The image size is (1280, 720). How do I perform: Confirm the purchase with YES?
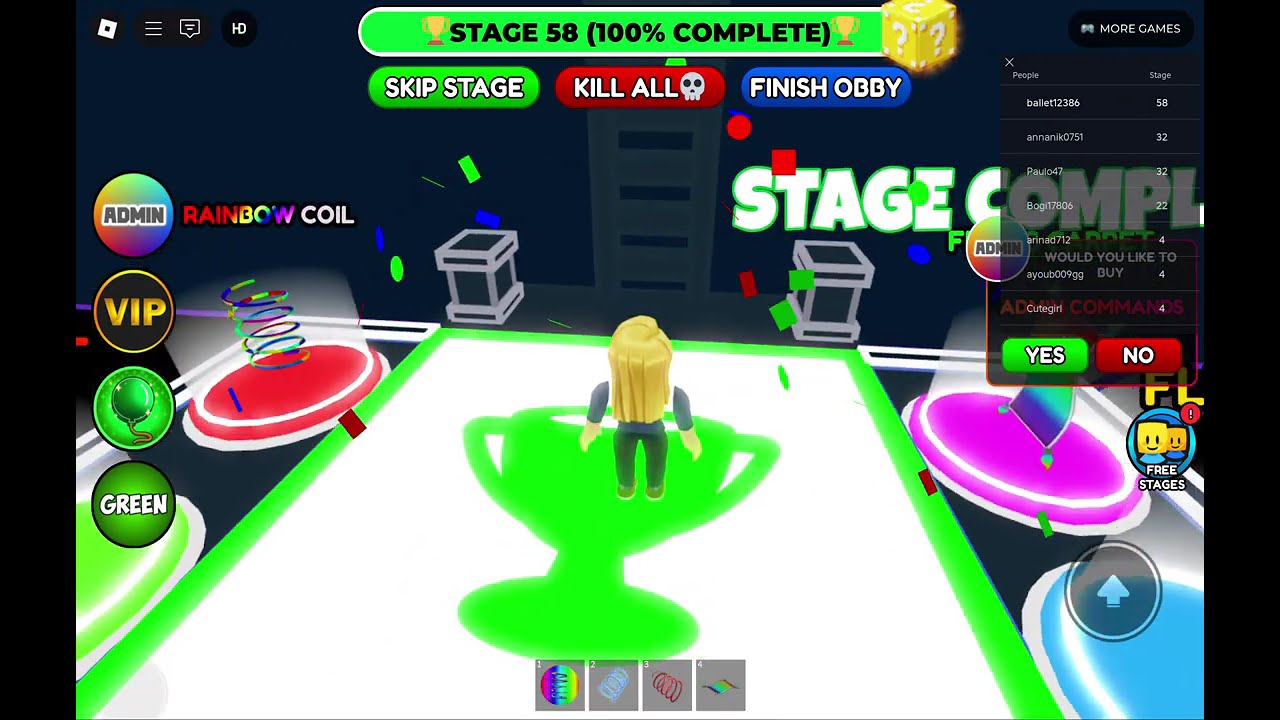(1044, 355)
